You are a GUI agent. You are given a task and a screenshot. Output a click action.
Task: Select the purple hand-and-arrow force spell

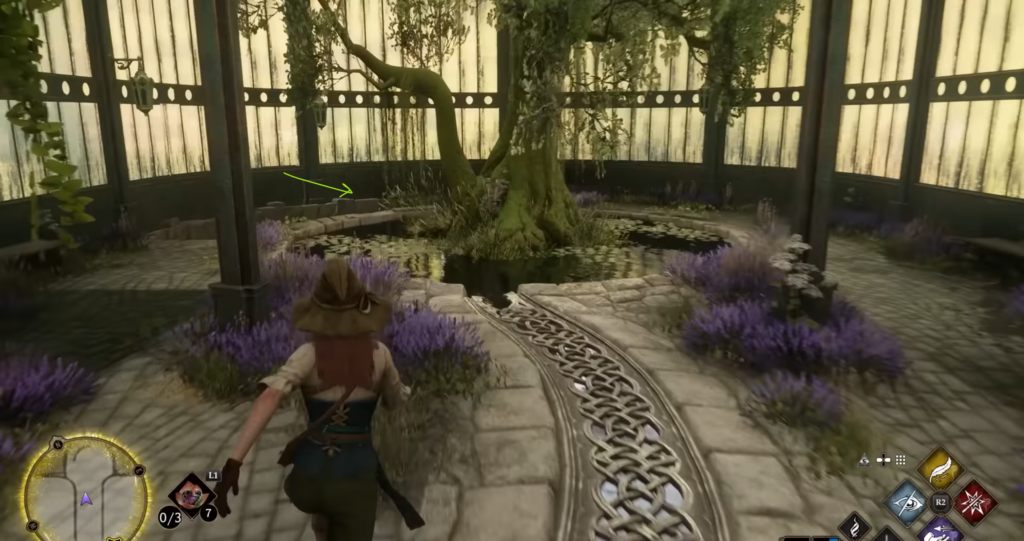[x=940, y=530]
